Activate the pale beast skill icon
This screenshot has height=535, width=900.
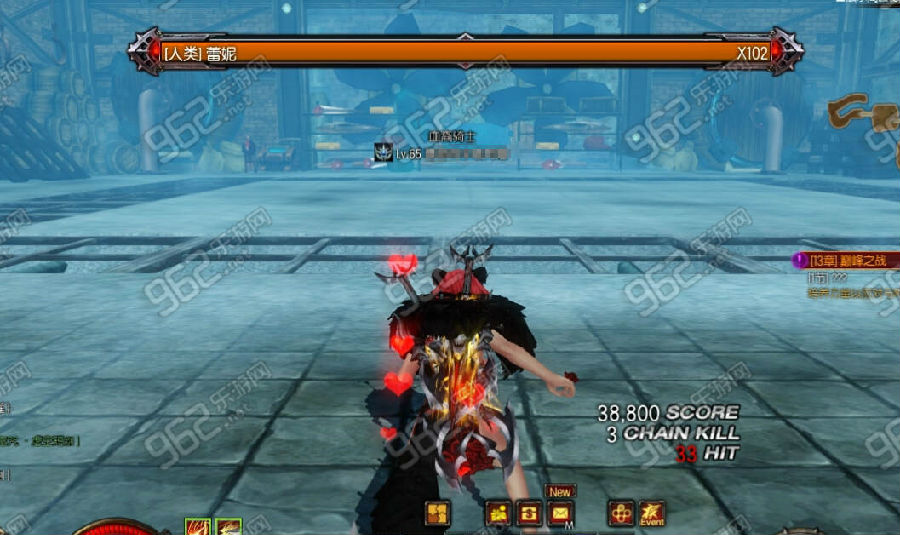229,527
